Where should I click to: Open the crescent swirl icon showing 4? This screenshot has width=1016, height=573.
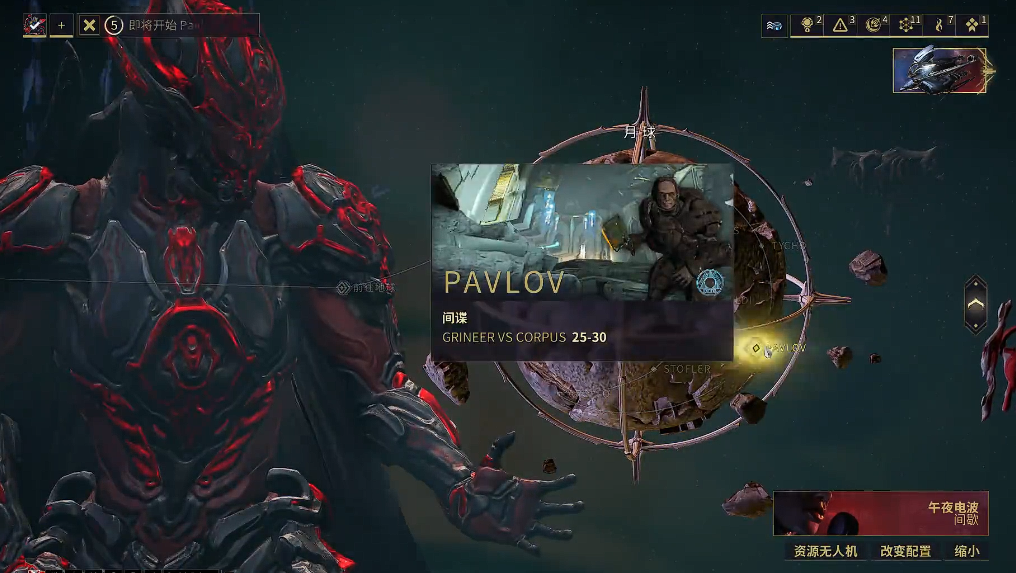(x=874, y=25)
